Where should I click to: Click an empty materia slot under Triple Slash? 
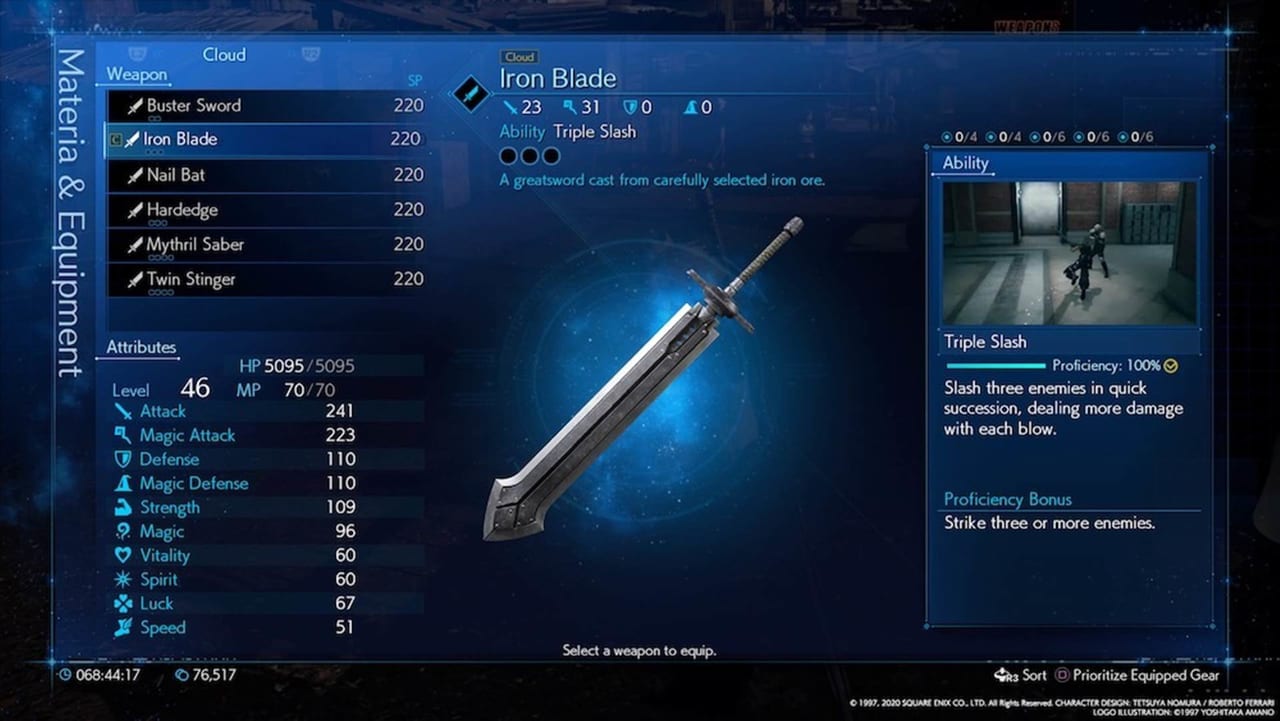pyautogui.click(x=507, y=156)
